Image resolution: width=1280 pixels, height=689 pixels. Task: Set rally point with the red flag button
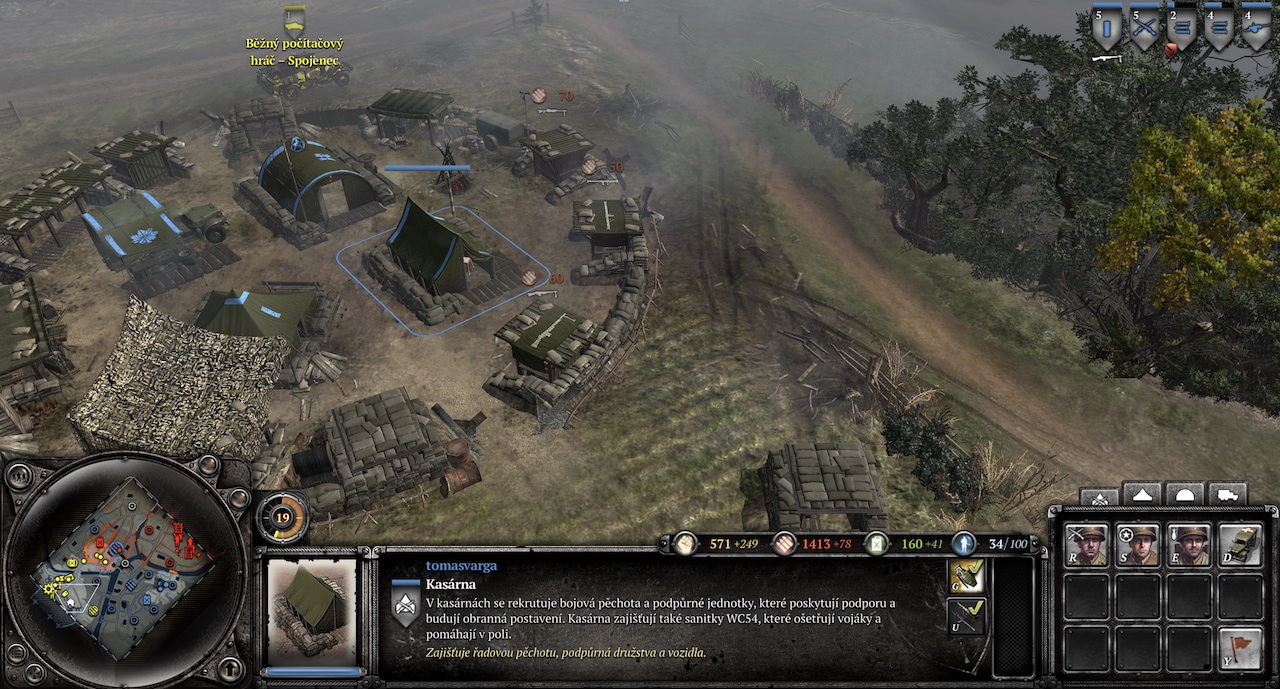1241,649
